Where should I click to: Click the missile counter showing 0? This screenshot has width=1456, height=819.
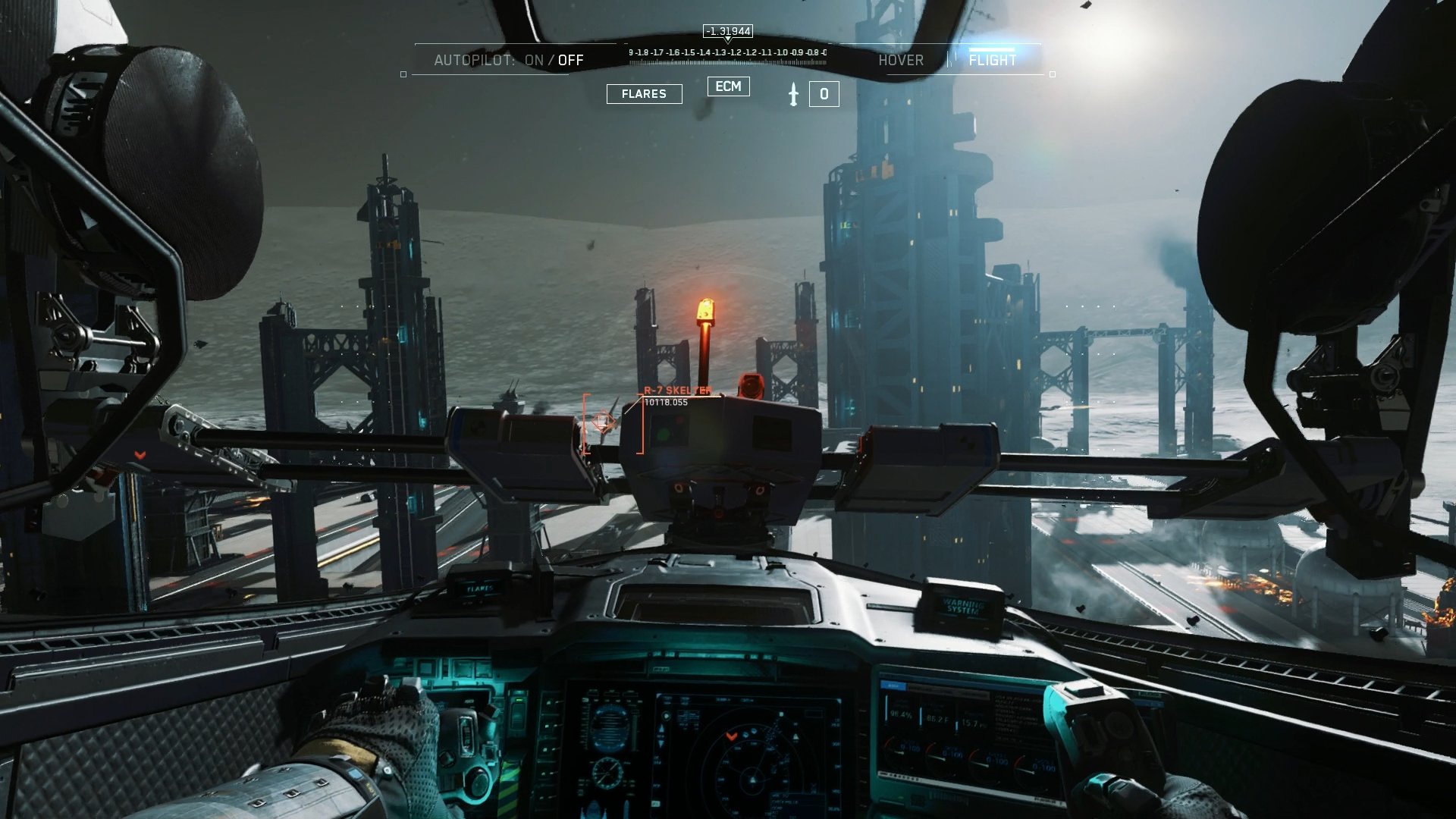(824, 93)
